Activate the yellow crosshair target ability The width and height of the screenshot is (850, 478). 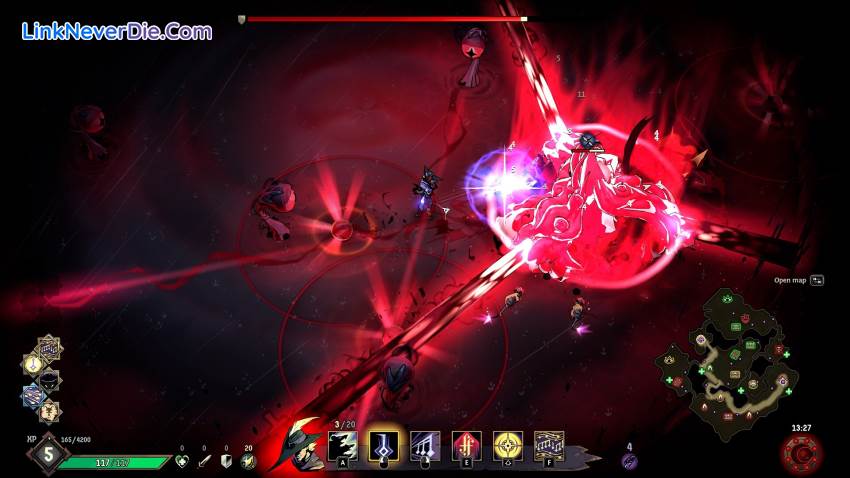coord(507,445)
